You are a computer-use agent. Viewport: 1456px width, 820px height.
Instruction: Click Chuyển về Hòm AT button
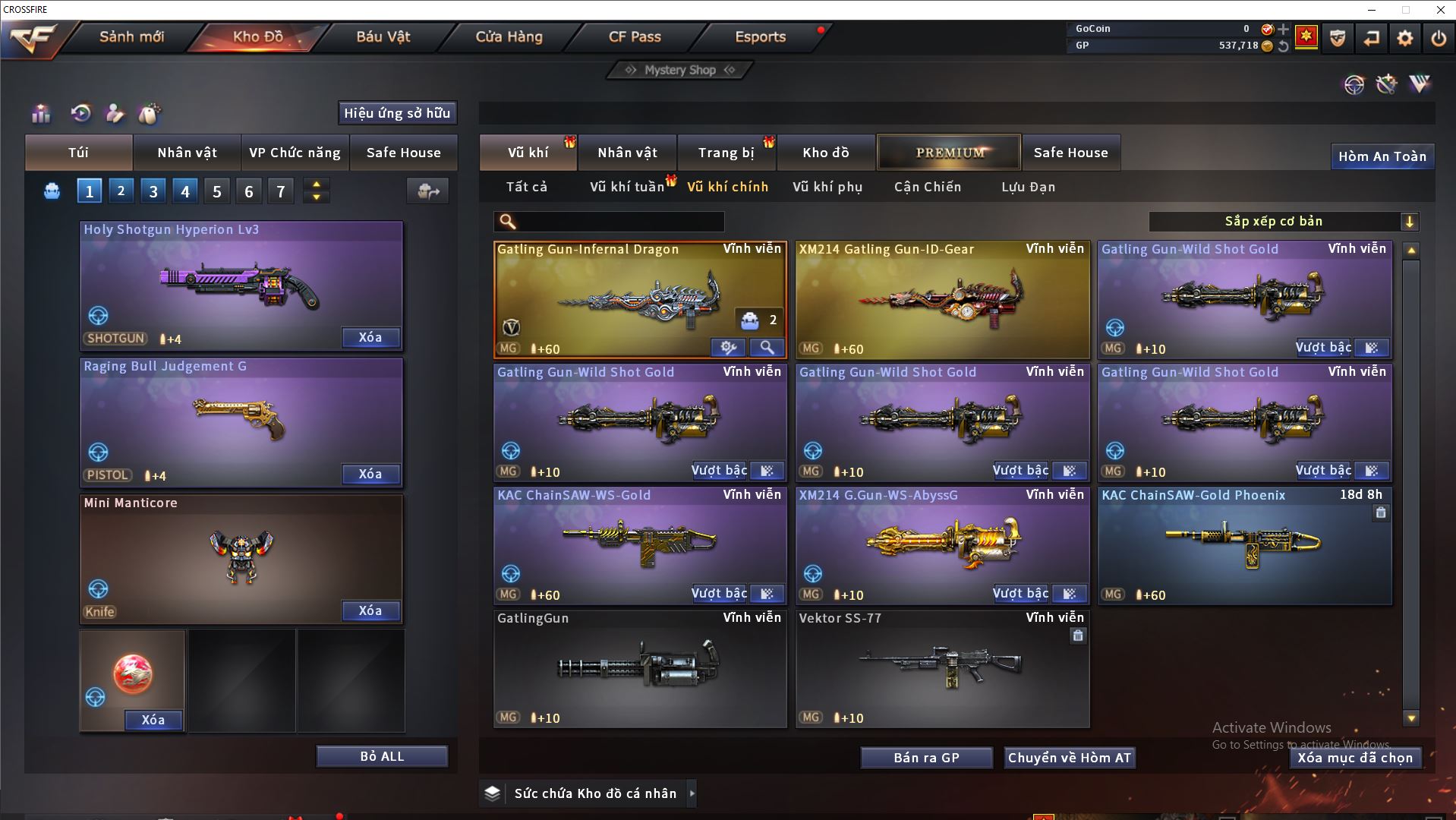click(x=1070, y=758)
